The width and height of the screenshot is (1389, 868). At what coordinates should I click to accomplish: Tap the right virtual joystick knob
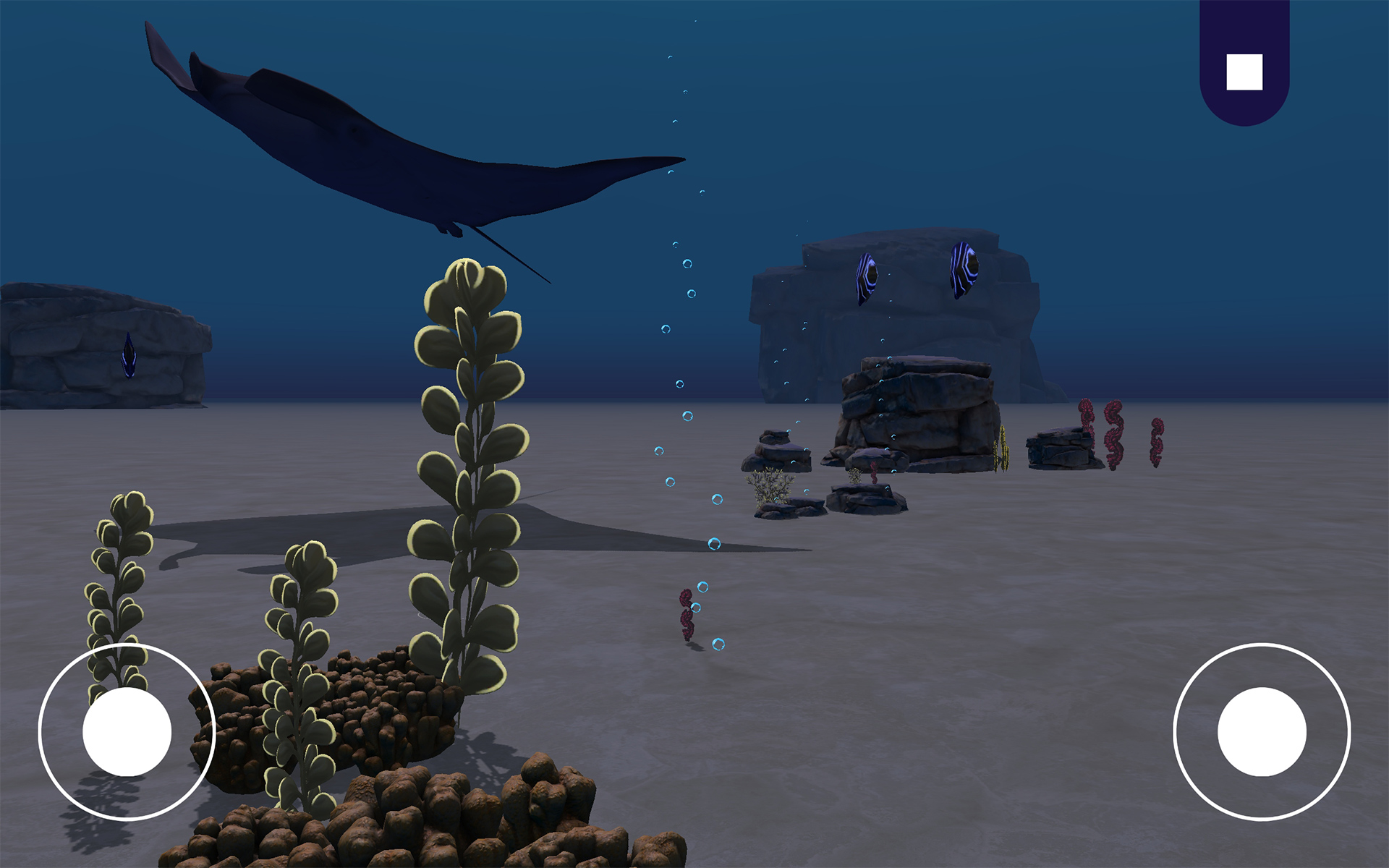tap(1262, 731)
